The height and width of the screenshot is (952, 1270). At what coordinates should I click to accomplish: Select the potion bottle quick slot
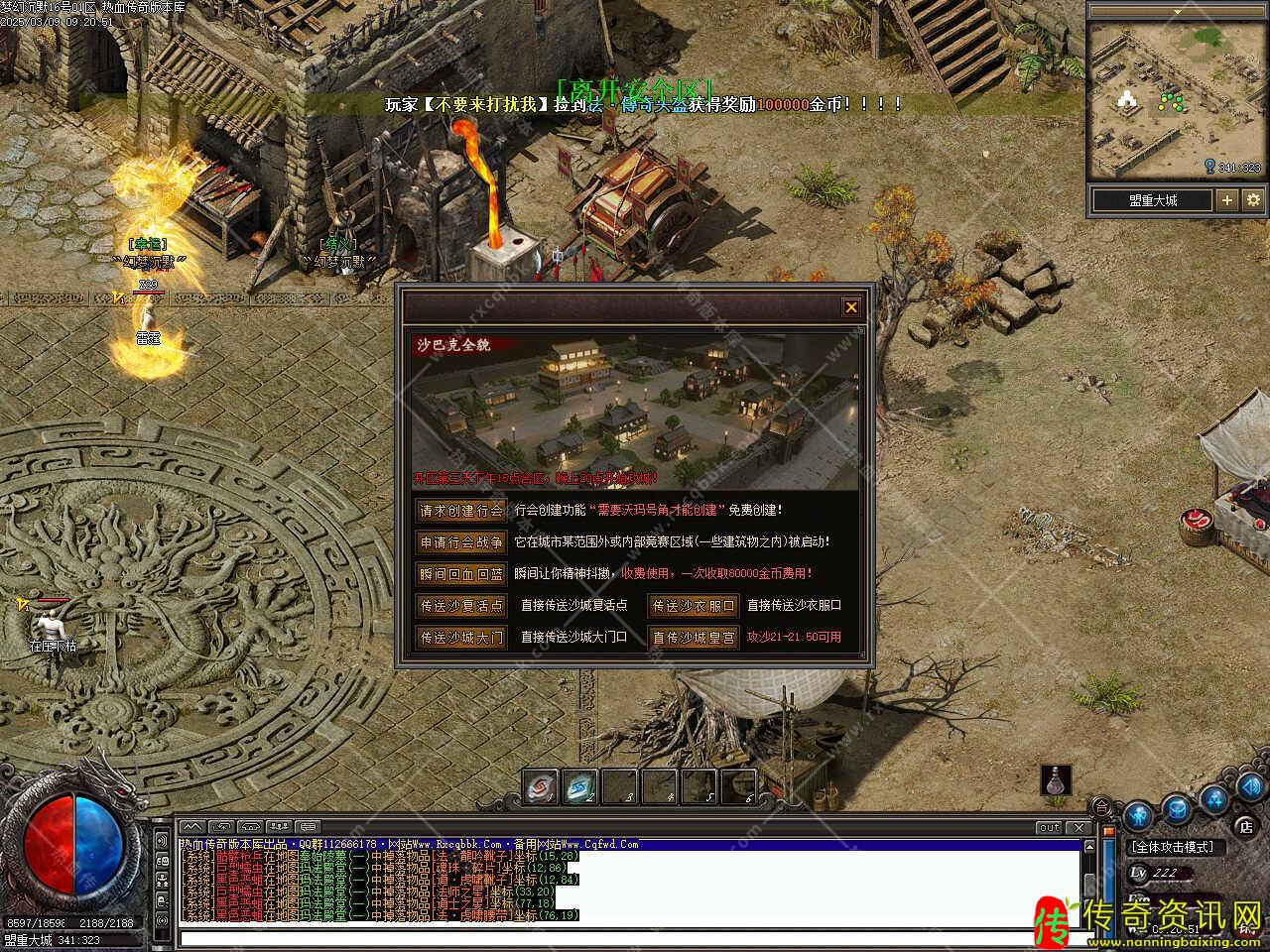pyautogui.click(x=1056, y=780)
